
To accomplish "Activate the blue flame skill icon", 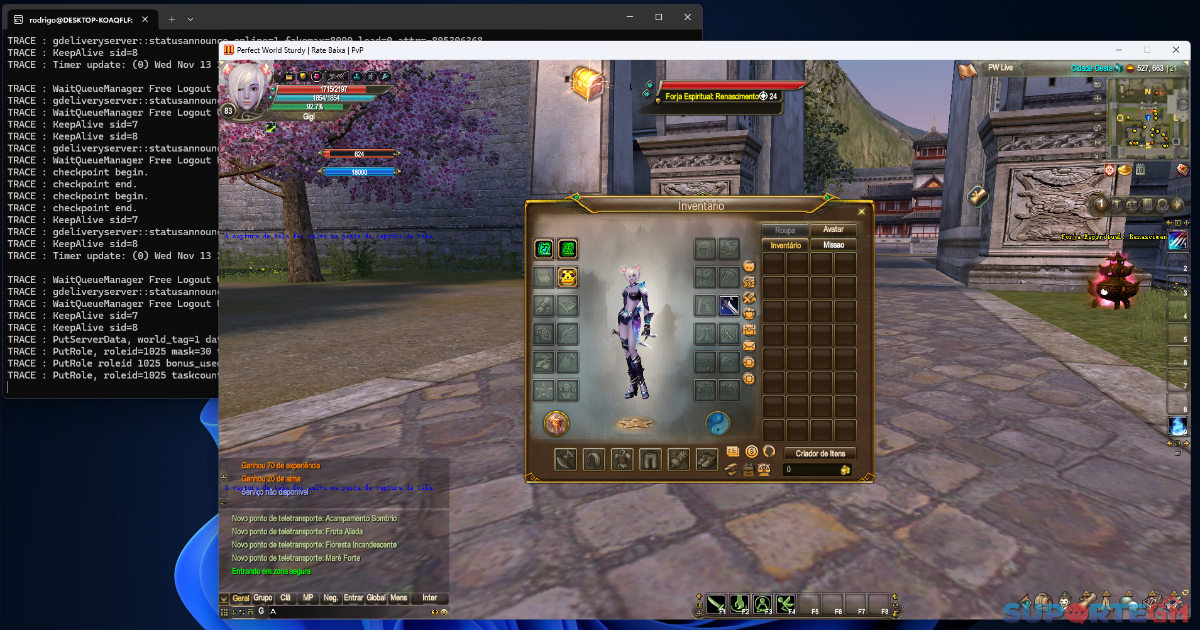I will (1178, 426).
